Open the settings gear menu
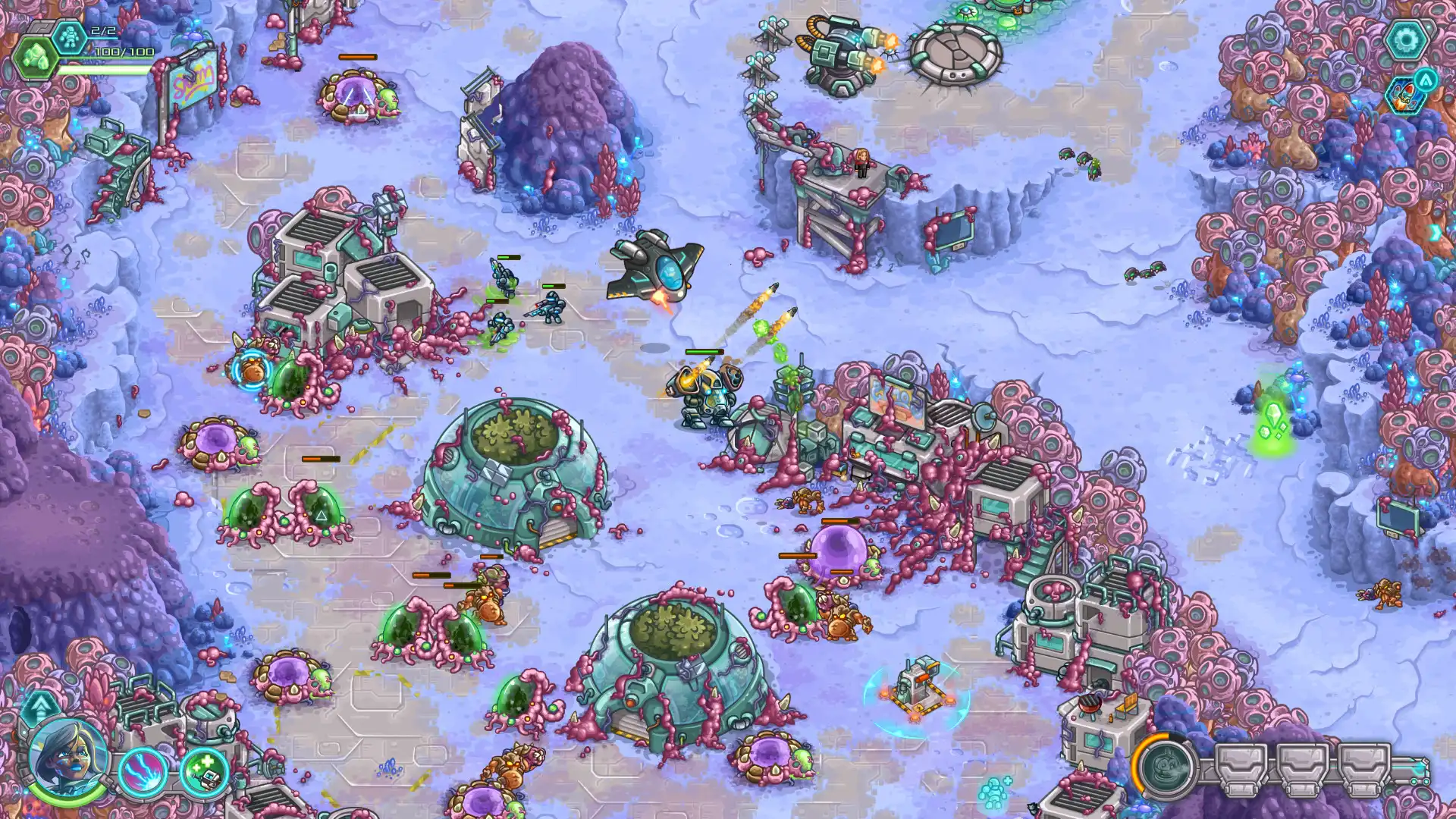The image size is (1456, 819). coord(1407,38)
